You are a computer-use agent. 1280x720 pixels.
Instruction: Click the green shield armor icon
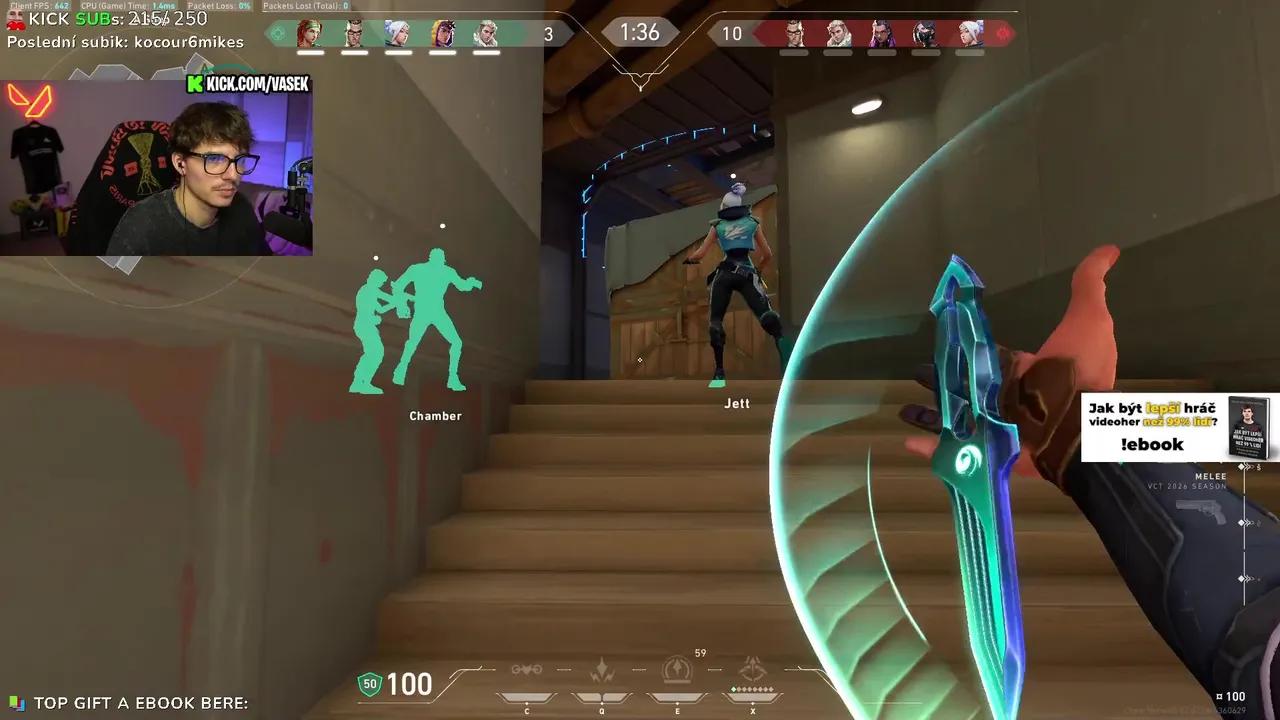pyautogui.click(x=370, y=684)
